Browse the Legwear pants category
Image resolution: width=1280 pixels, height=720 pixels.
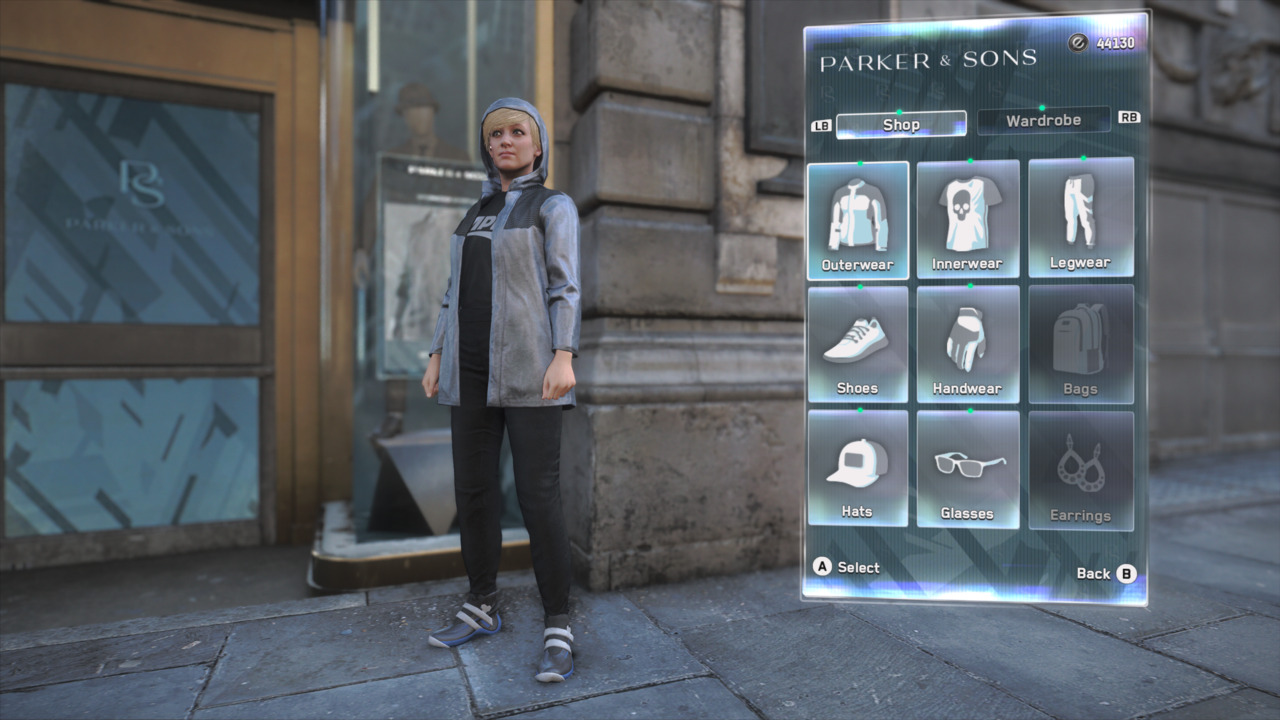(x=1081, y=215)
